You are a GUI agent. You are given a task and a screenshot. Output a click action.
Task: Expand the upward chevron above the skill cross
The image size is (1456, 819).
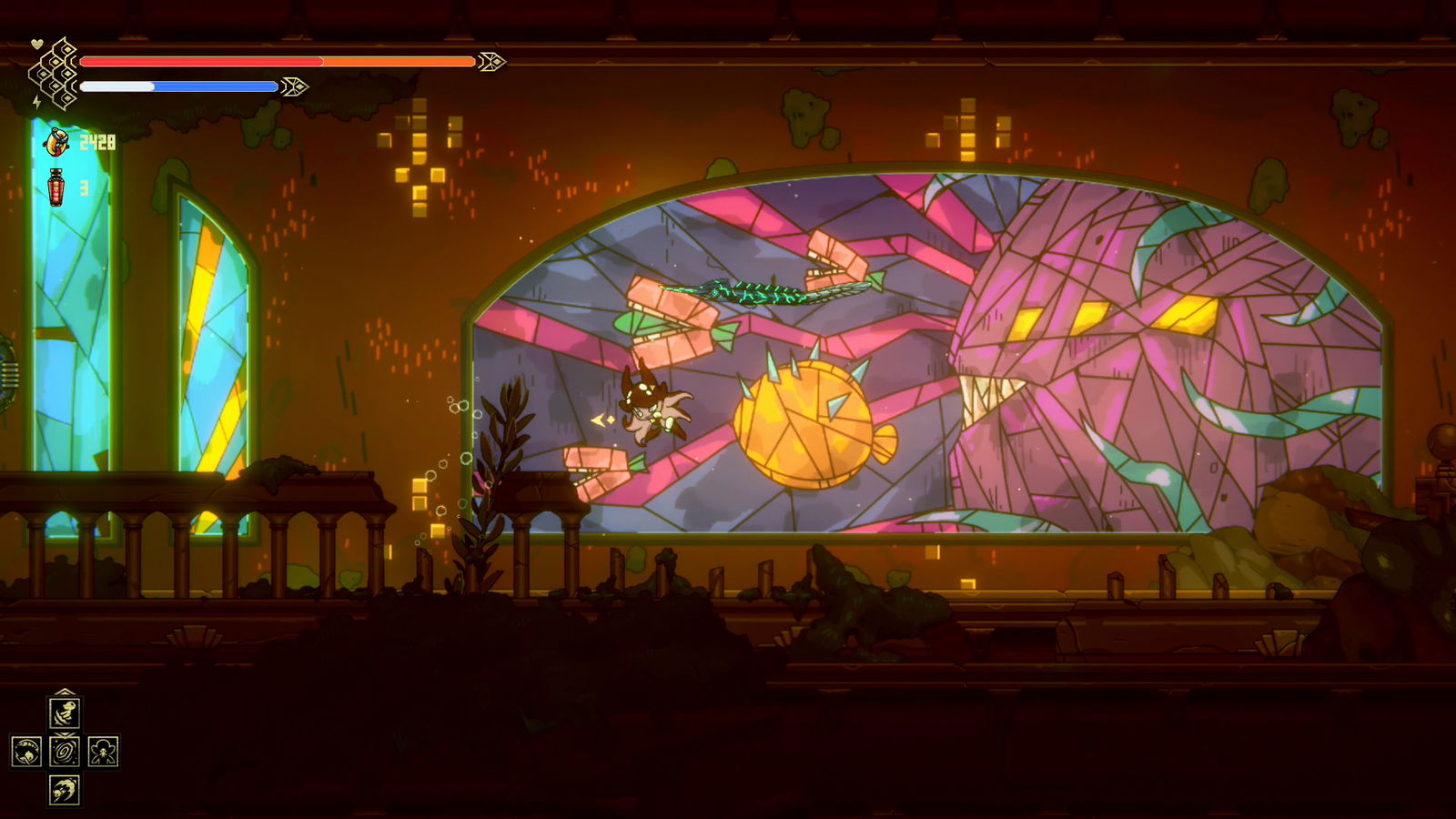pos(65,692)
